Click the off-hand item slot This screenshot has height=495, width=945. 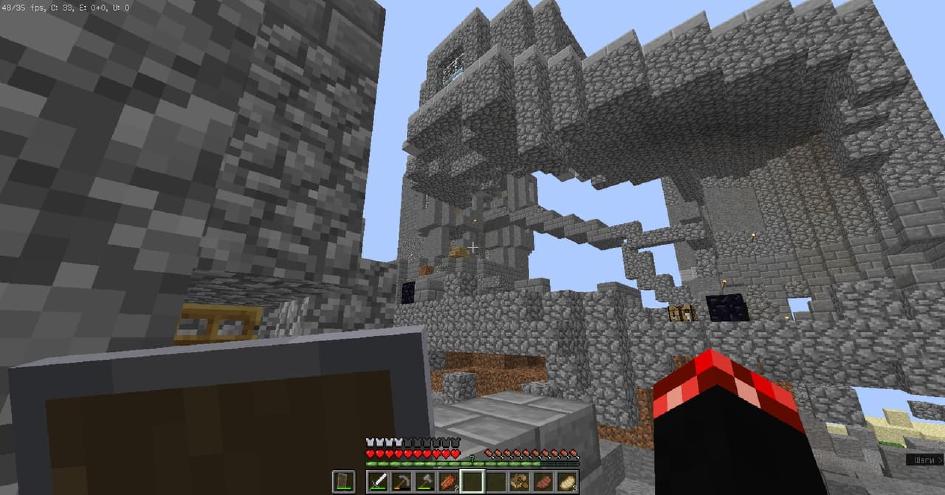[343, 482]
